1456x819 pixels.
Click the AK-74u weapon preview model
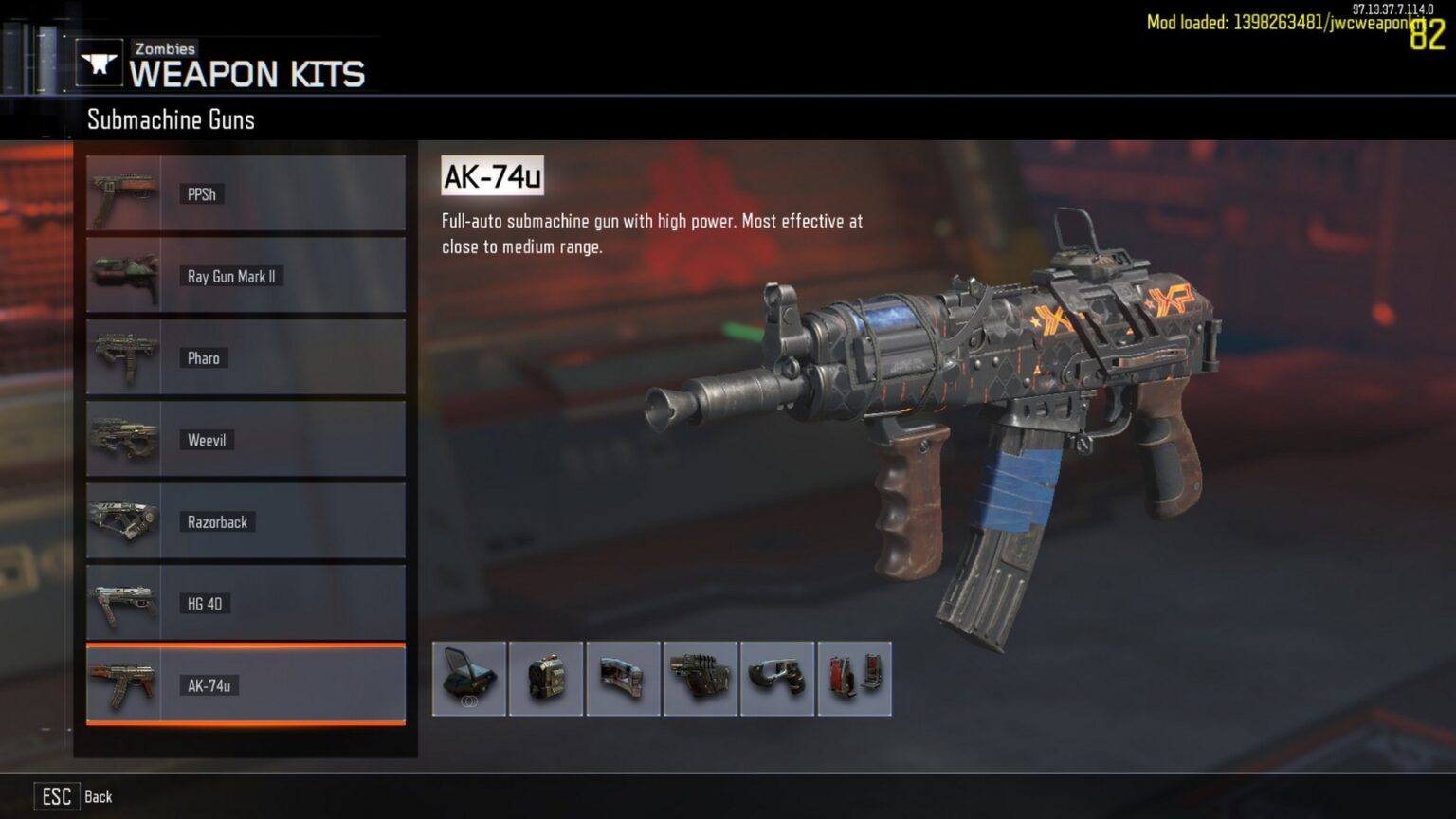(948, 408)
